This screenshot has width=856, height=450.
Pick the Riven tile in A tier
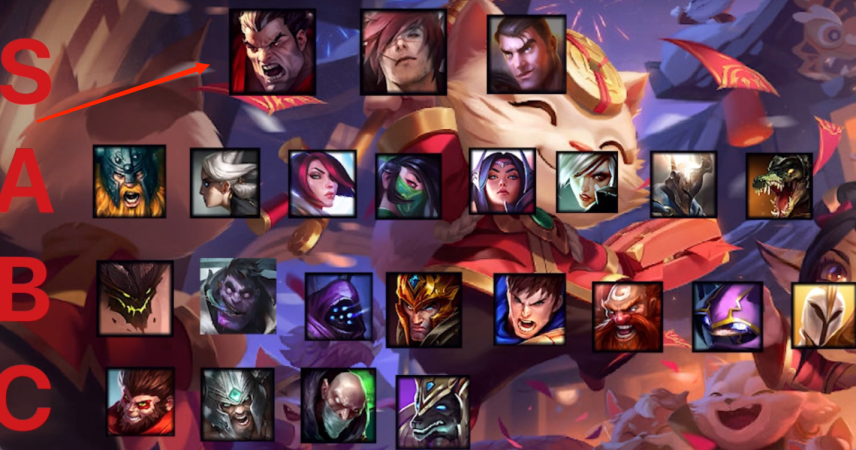click(587, 183)
